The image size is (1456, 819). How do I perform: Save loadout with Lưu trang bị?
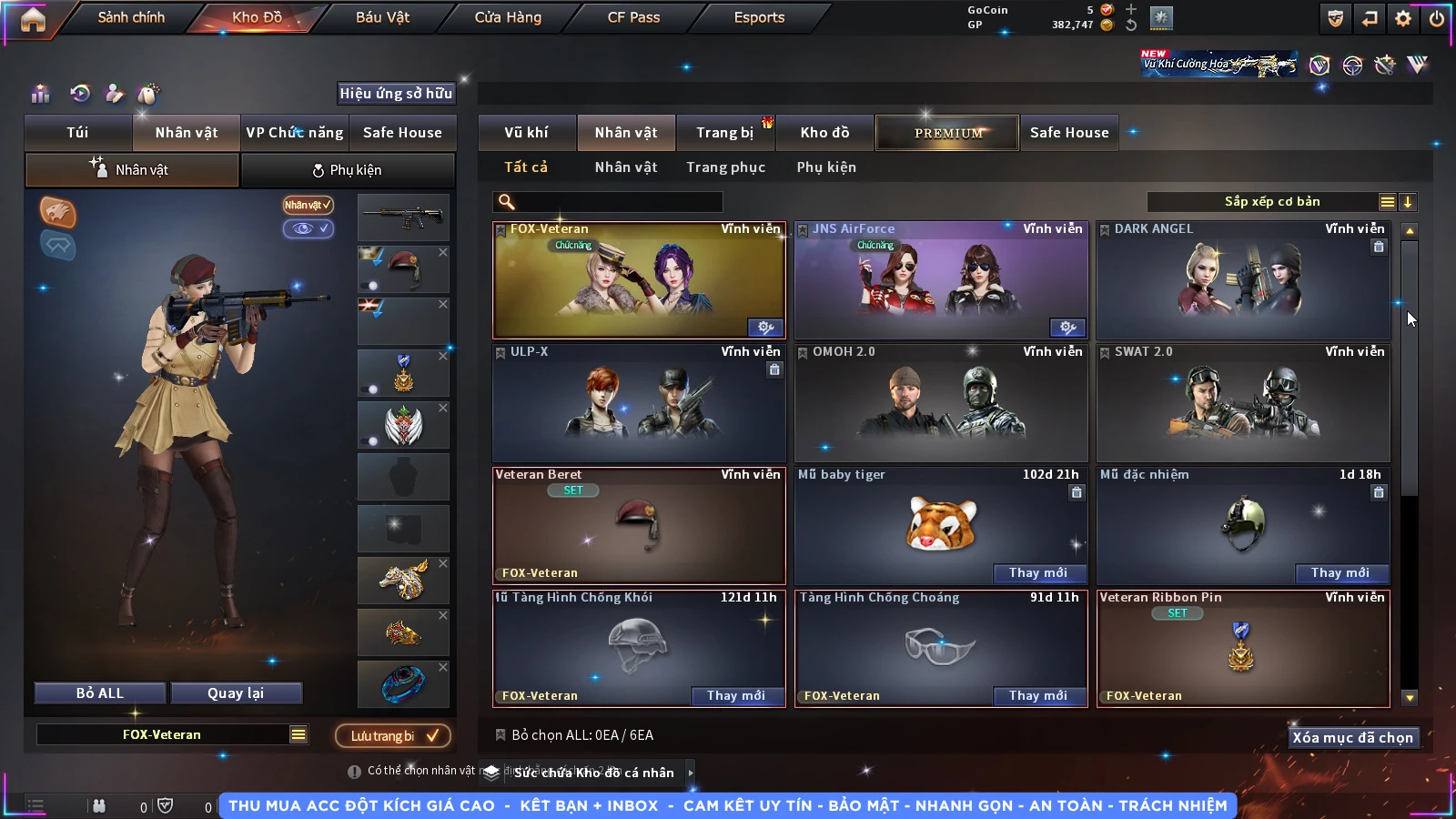pos(393,735)
